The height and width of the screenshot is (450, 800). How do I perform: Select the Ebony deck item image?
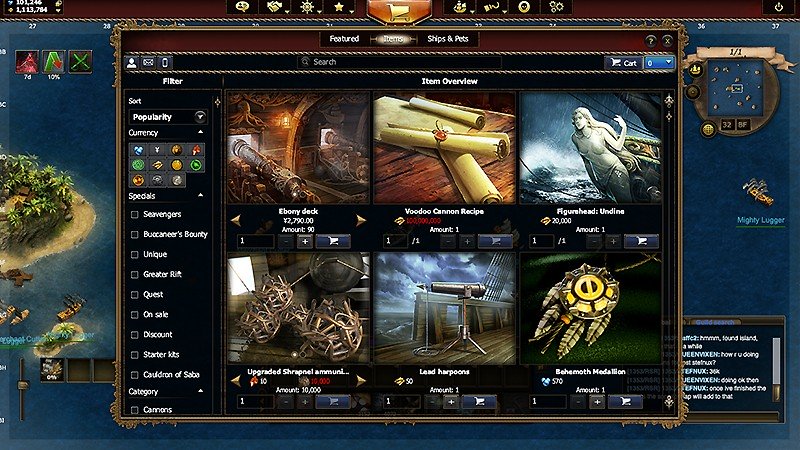coord(298,148)
